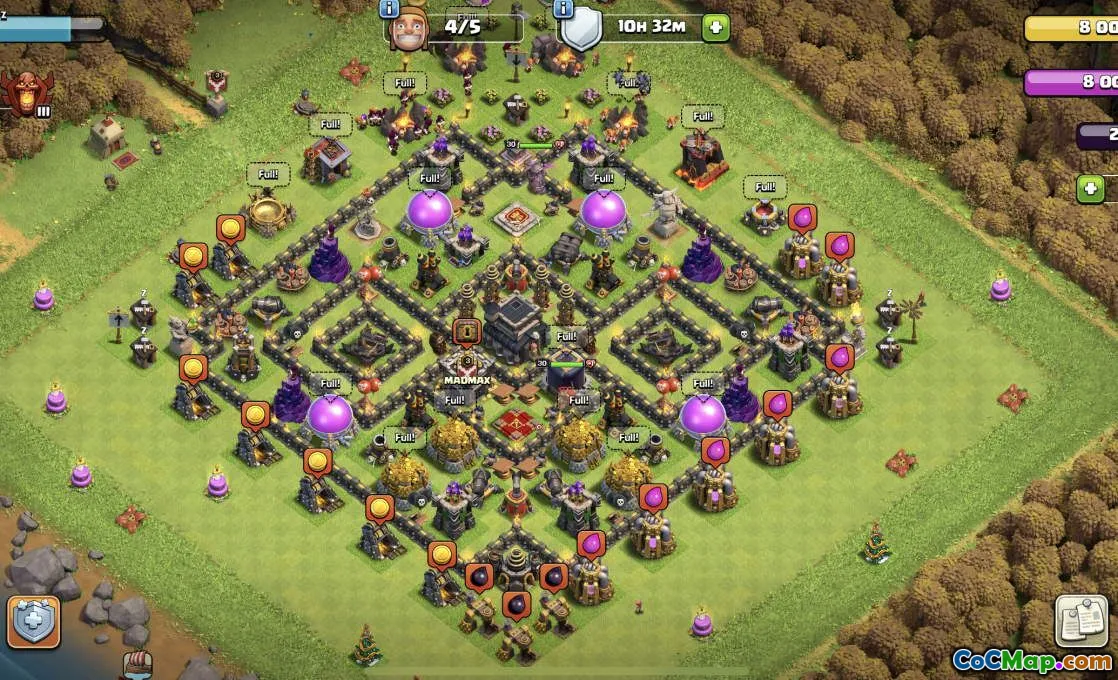Open the builder info button
Viewport: 1118px width, 680px height.
389,8
